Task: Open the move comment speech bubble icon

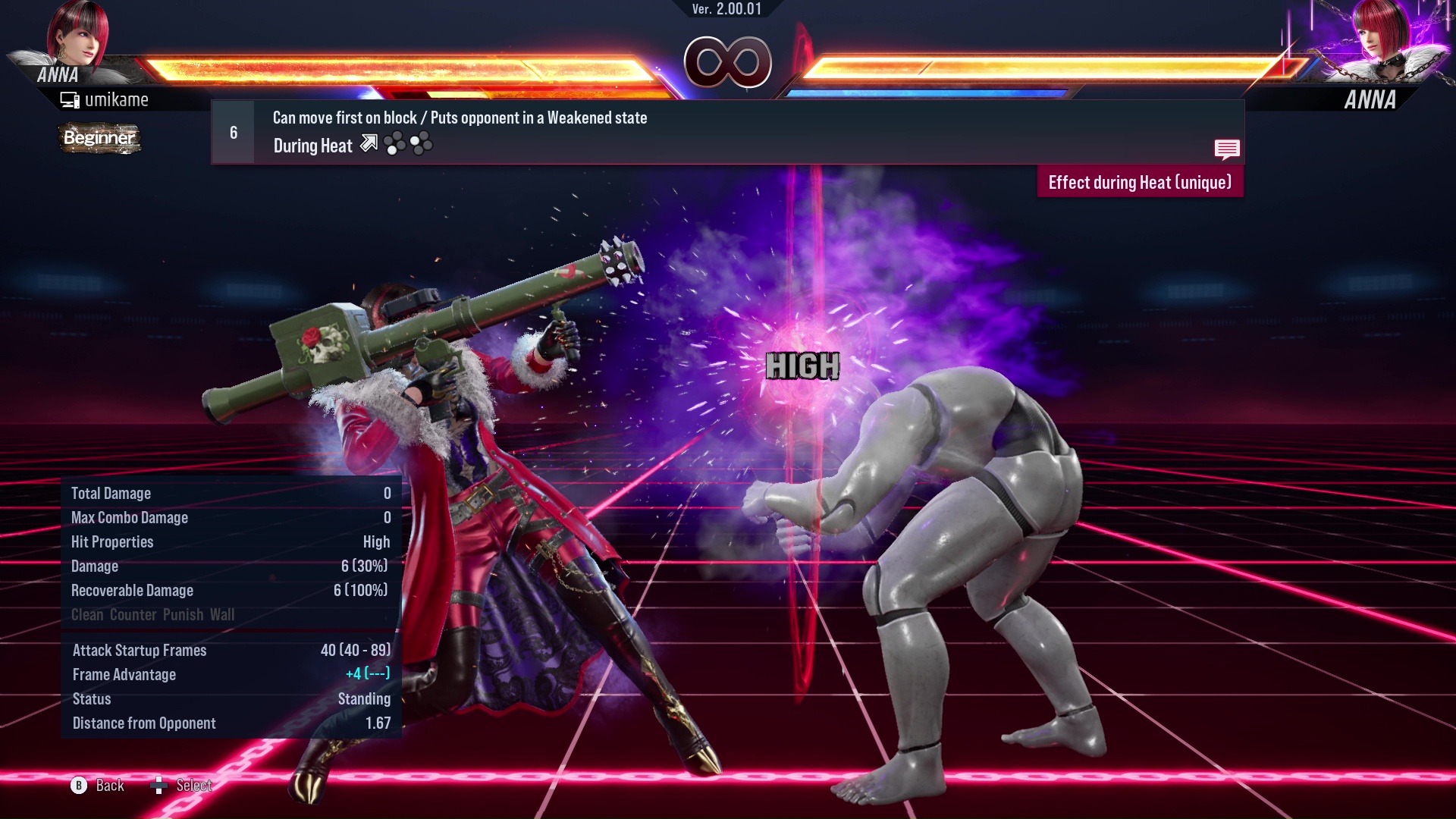Action: coord(1227,149)
